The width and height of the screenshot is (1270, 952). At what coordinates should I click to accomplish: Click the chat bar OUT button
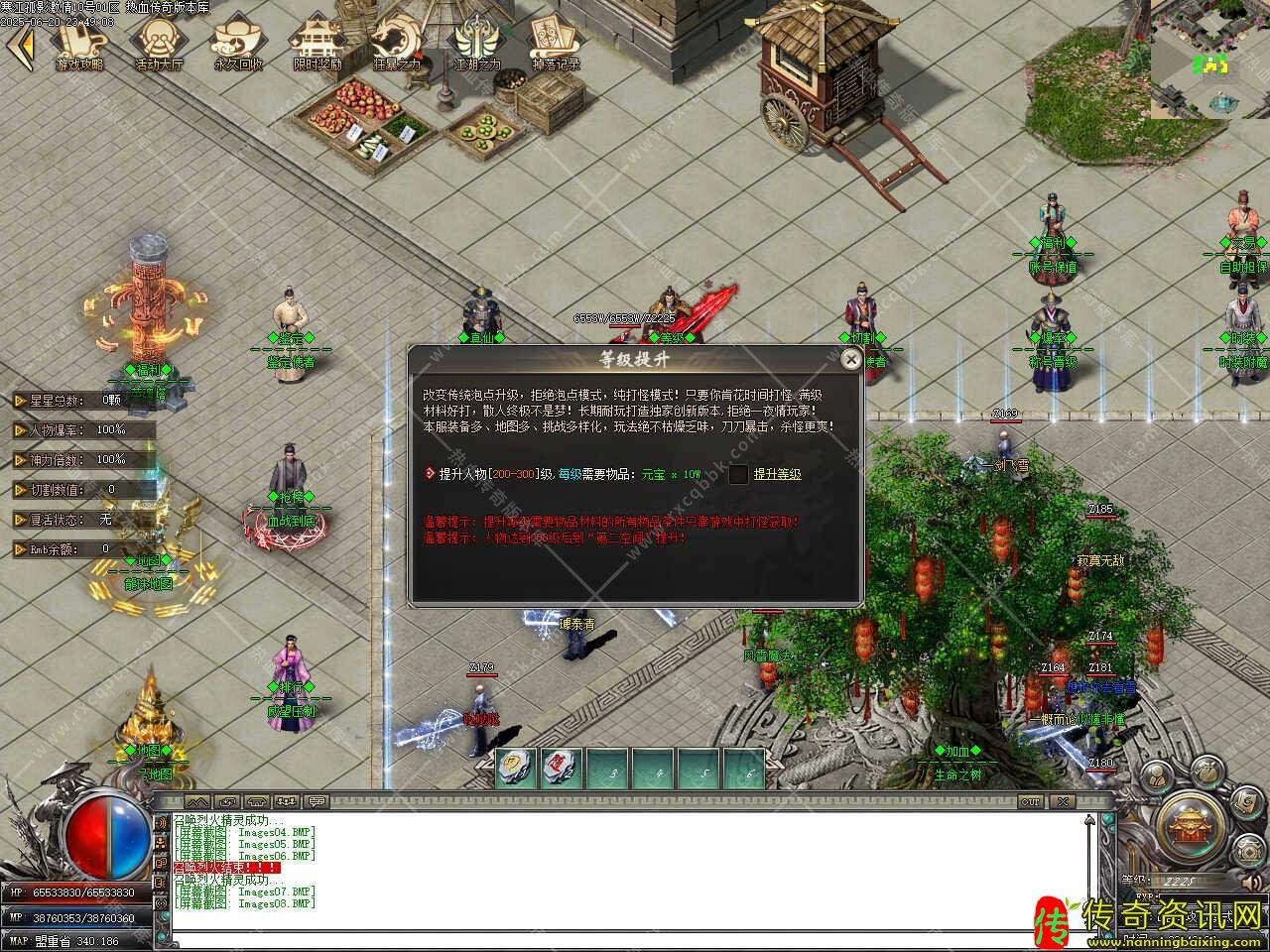click(1031, 801)
